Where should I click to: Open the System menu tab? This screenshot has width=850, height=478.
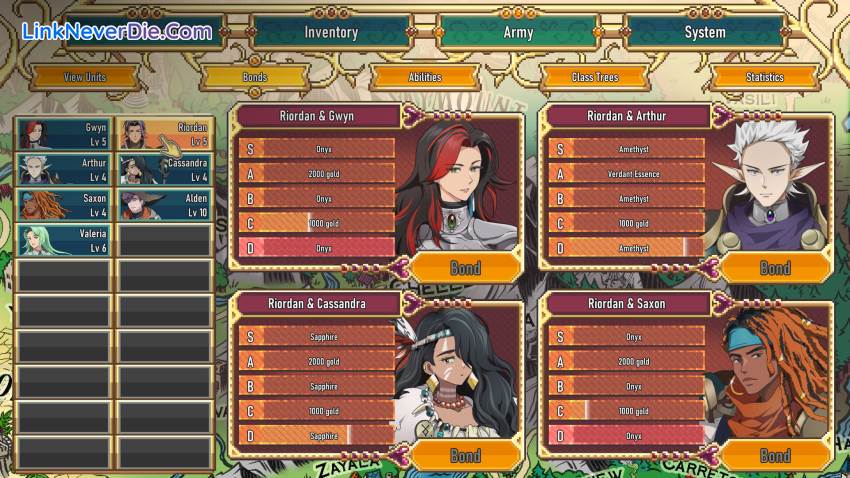pos(704,32)
